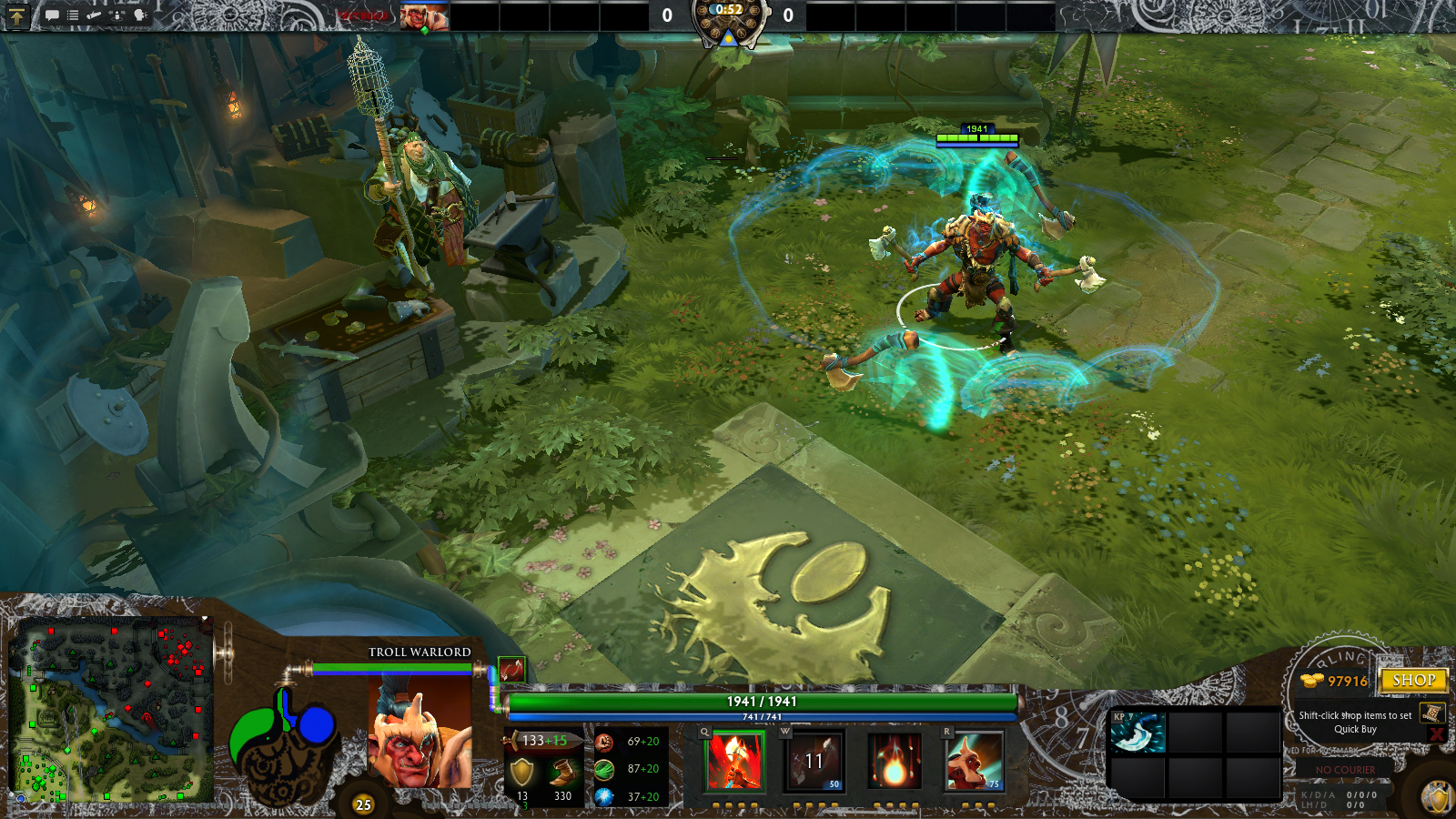Click the scroll icon in Quick Buy
1456x819 pixels.
[1431, 713]
